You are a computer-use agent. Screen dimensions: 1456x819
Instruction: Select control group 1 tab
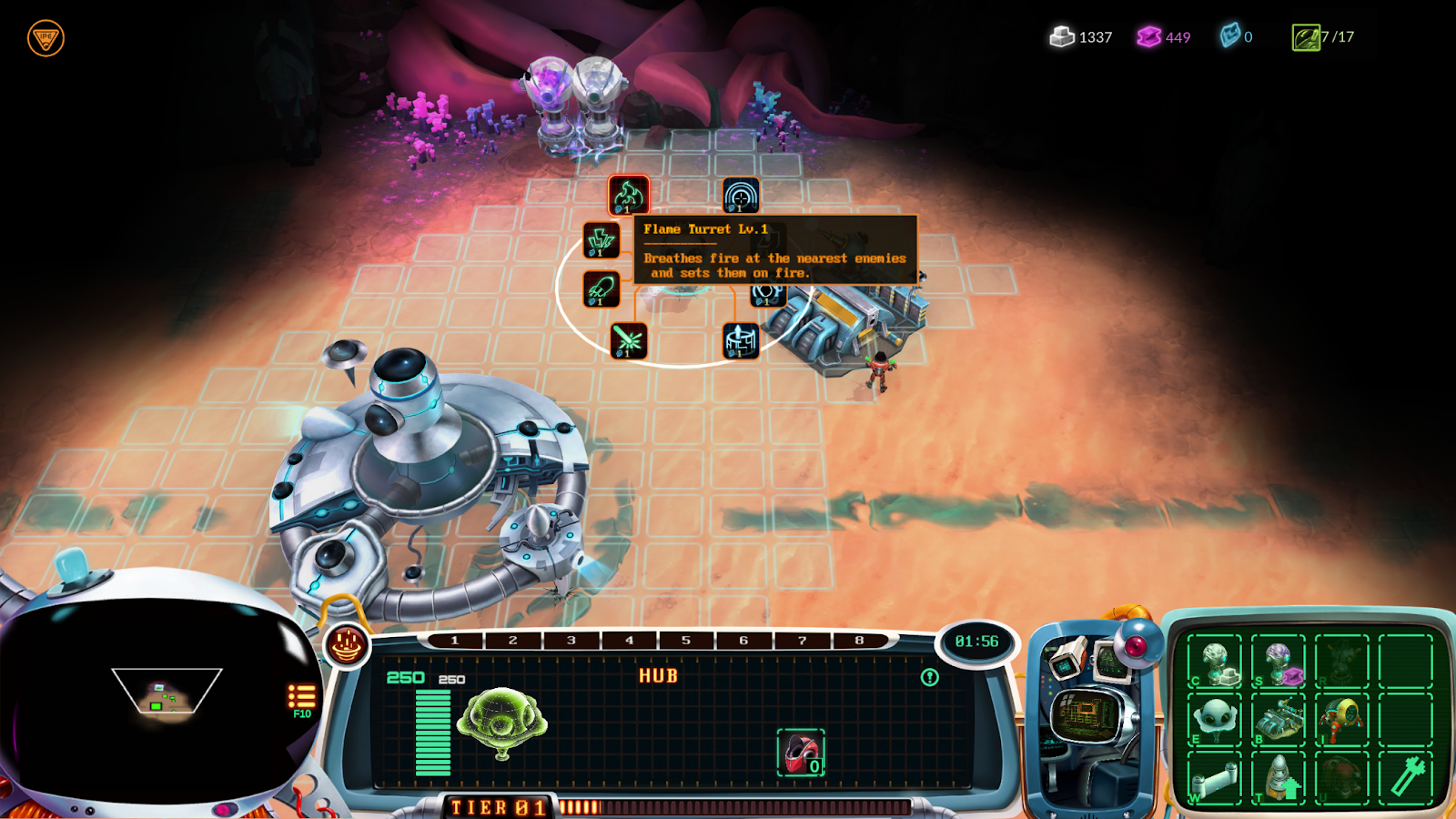(455, 641)
